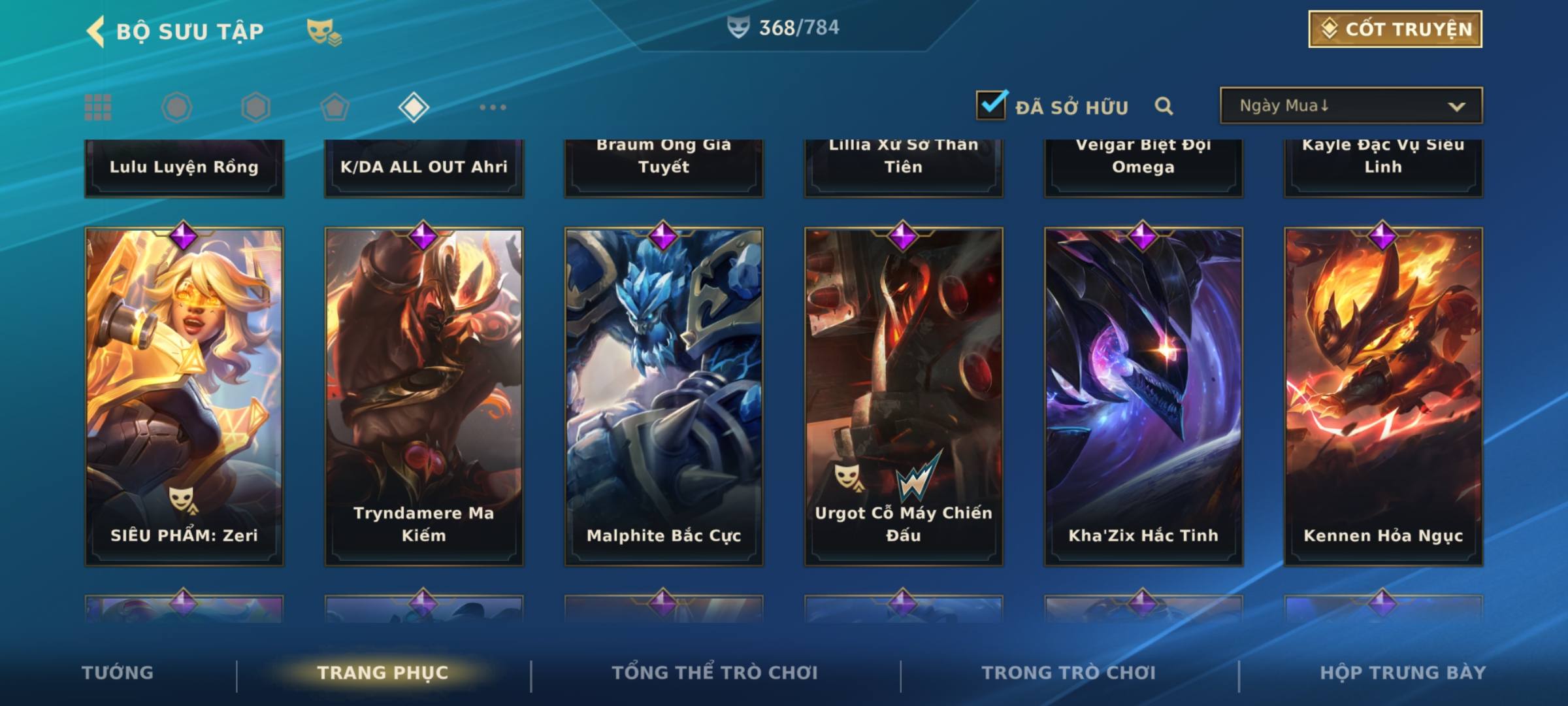Open the Cốt Truyện button
Screen dimensions: 1568x706
(1394, 29)
